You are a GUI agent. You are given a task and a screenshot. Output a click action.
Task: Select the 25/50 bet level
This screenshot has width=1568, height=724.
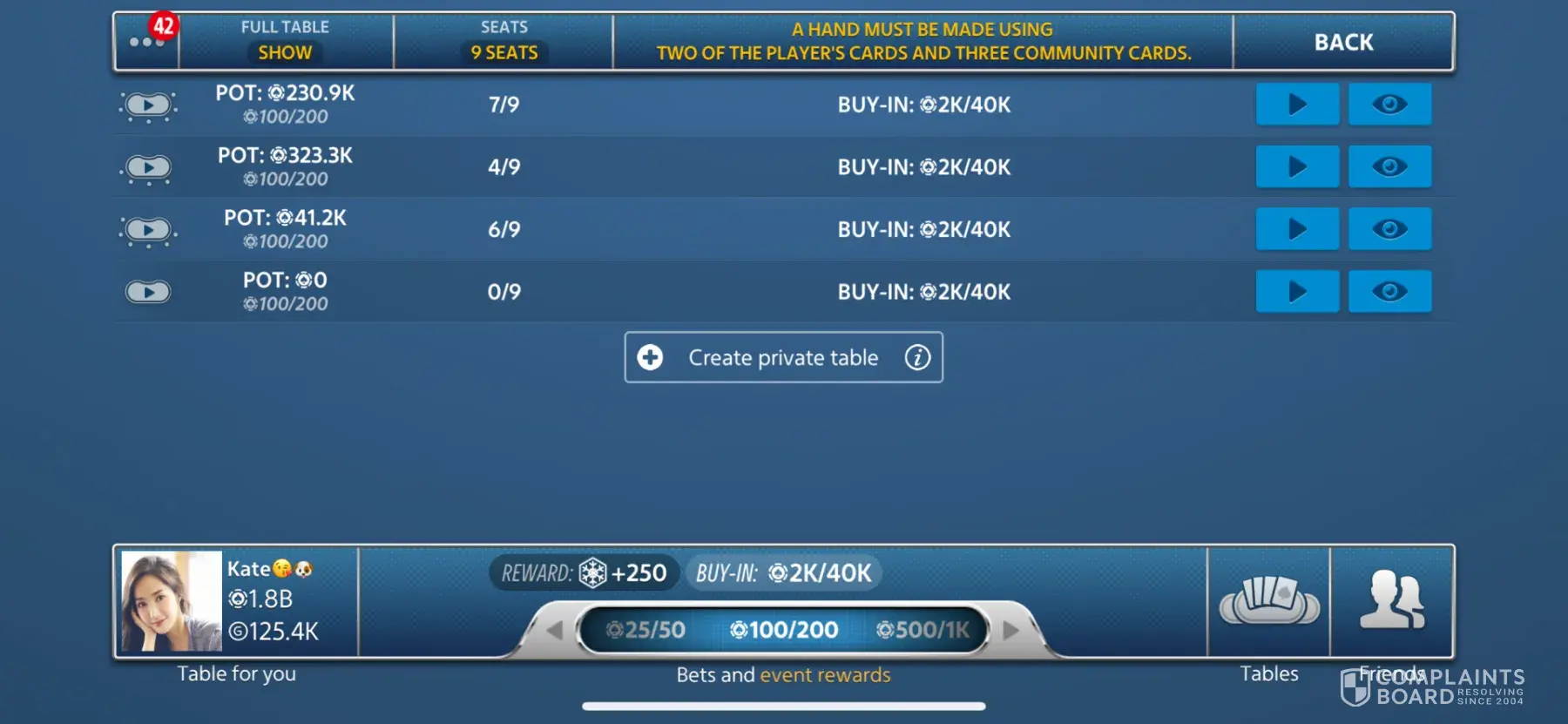646,630
